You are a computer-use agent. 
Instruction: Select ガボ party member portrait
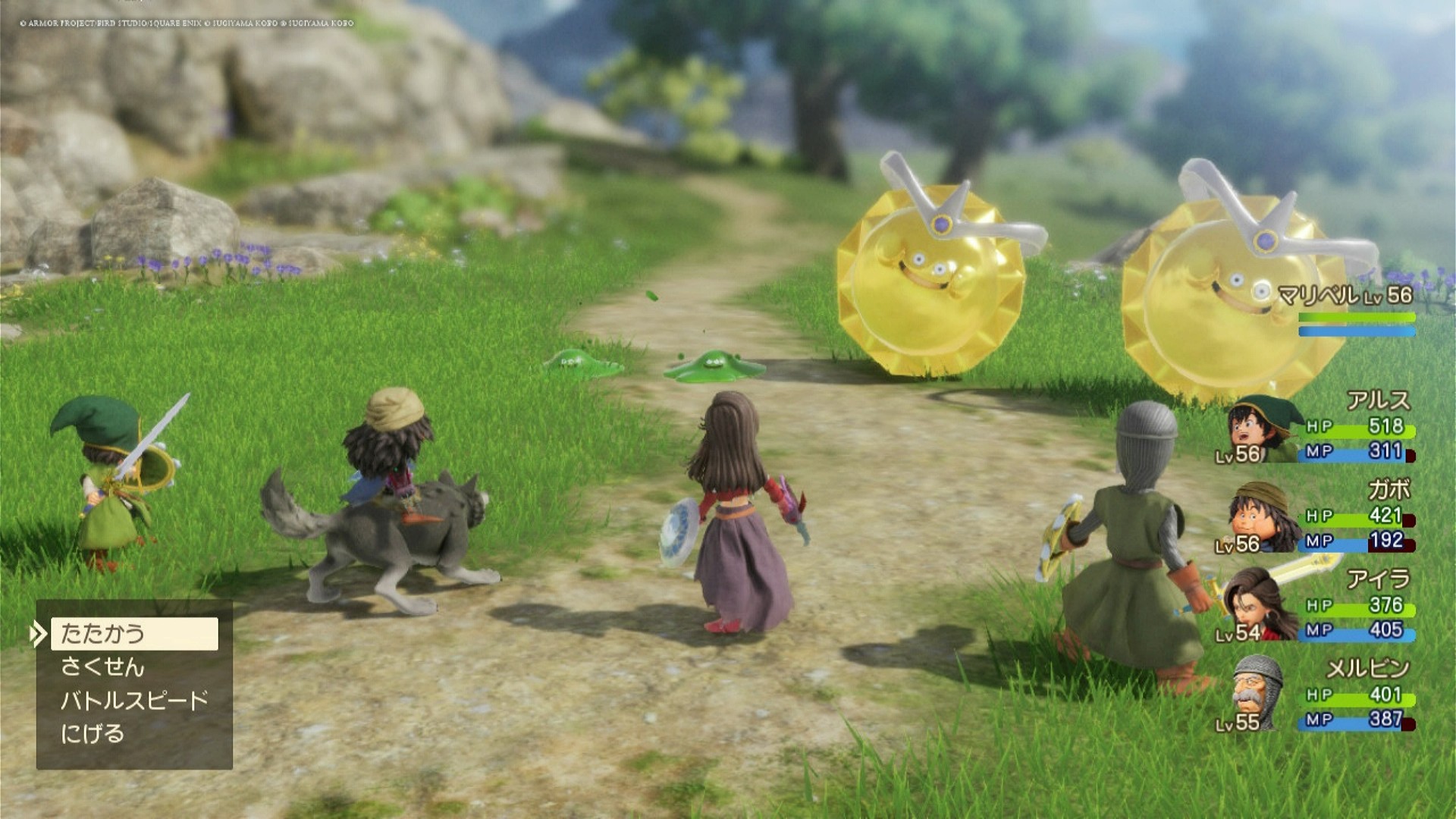[1255, 518]
